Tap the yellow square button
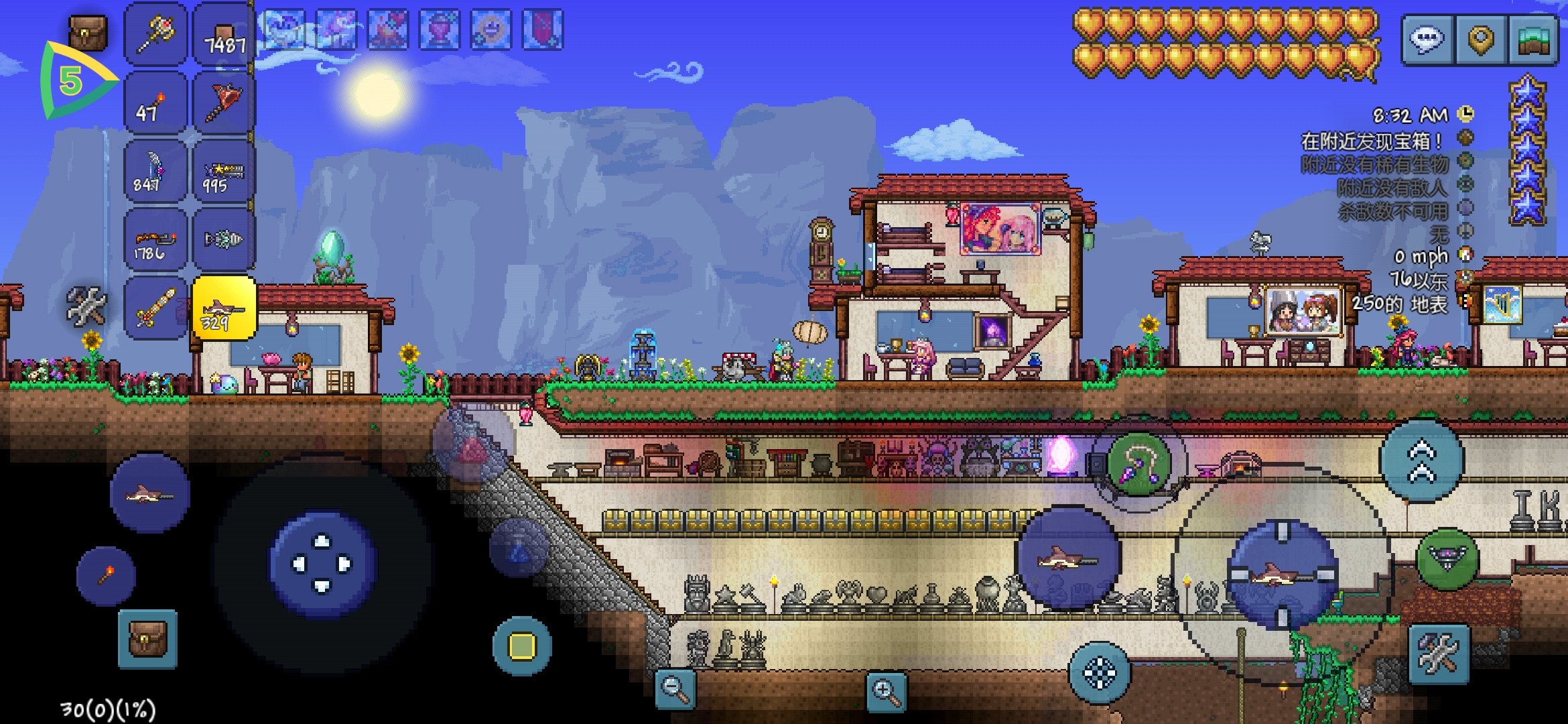Image resolution: width=1568 pixels, height=724 pixels. (x=522, y=646)
